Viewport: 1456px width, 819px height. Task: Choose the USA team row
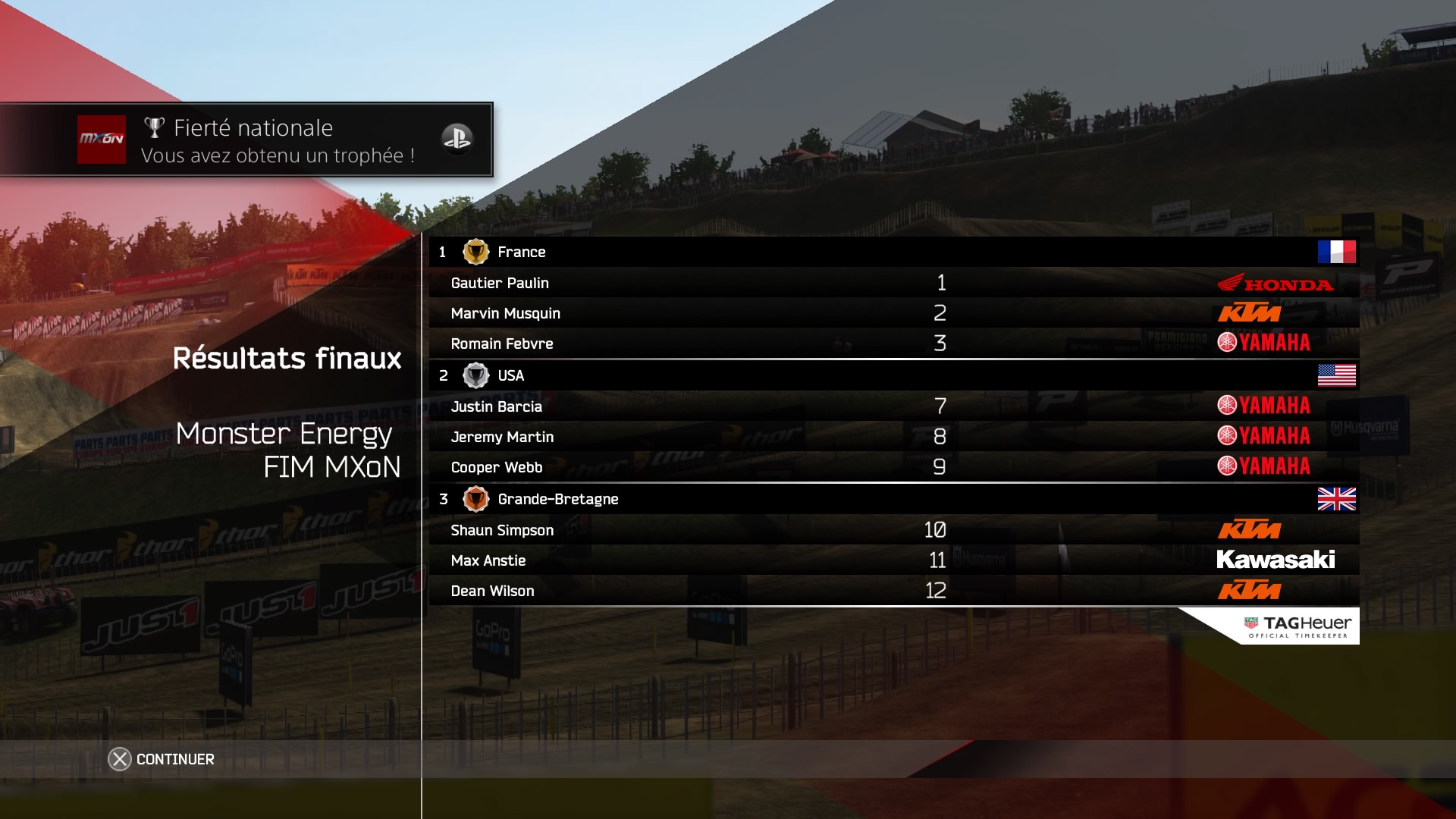click(x=893, y=375)
